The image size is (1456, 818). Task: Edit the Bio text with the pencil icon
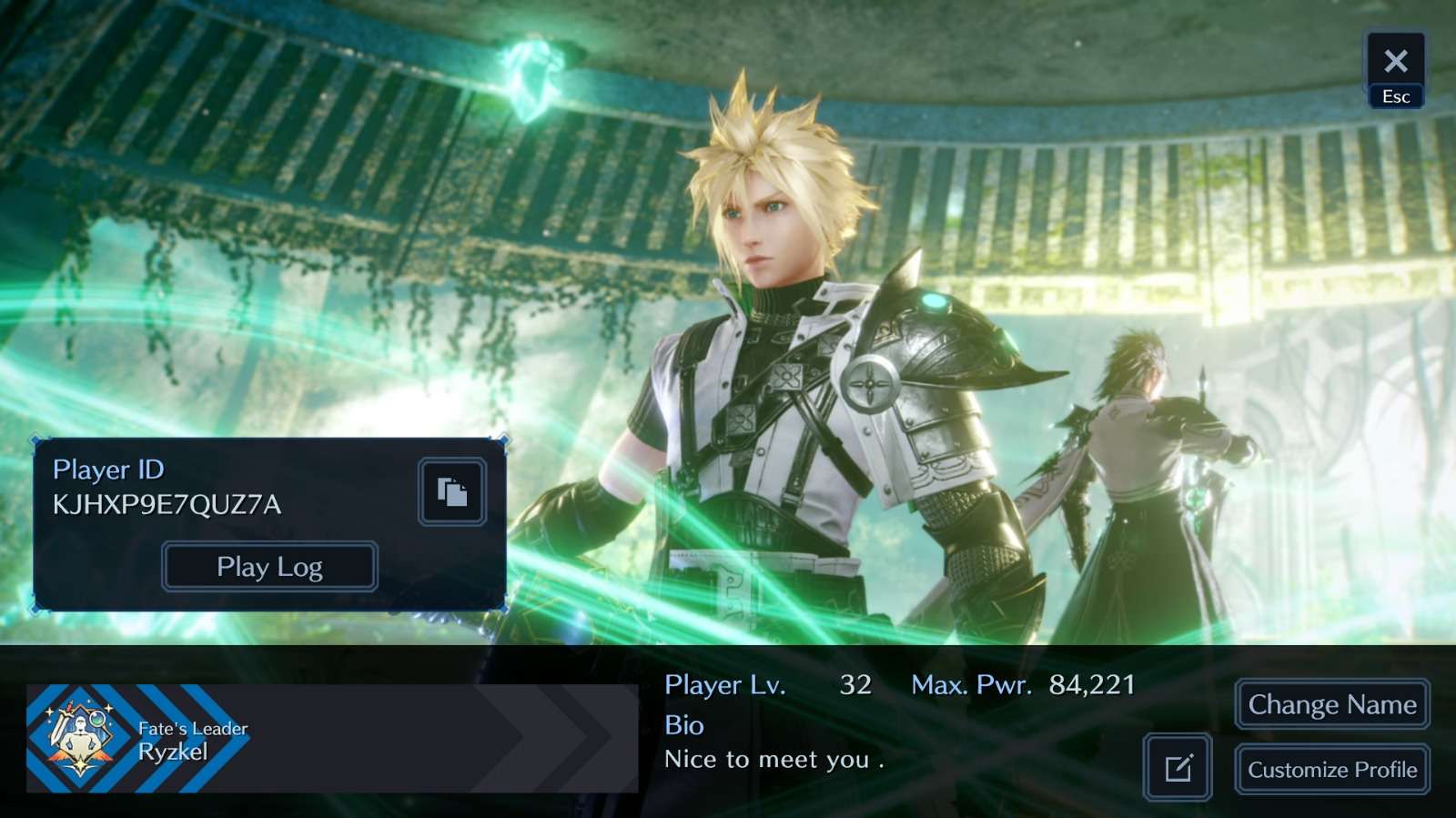pyautogui.click(x=1178, y=768)
